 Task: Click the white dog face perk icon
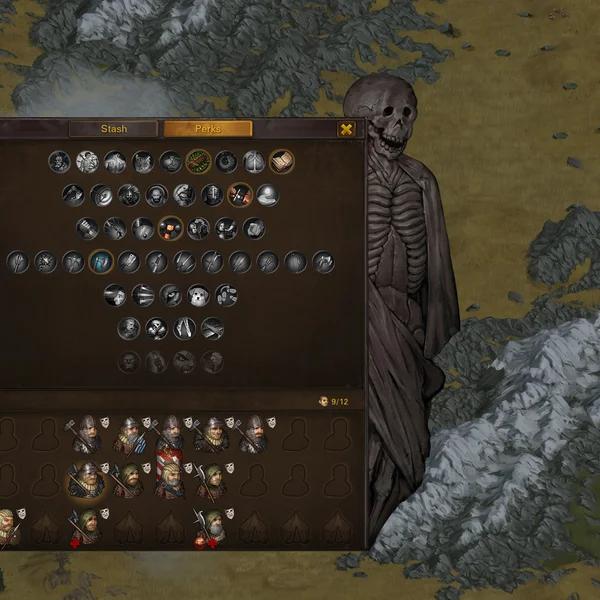click(x=198, y=295)
